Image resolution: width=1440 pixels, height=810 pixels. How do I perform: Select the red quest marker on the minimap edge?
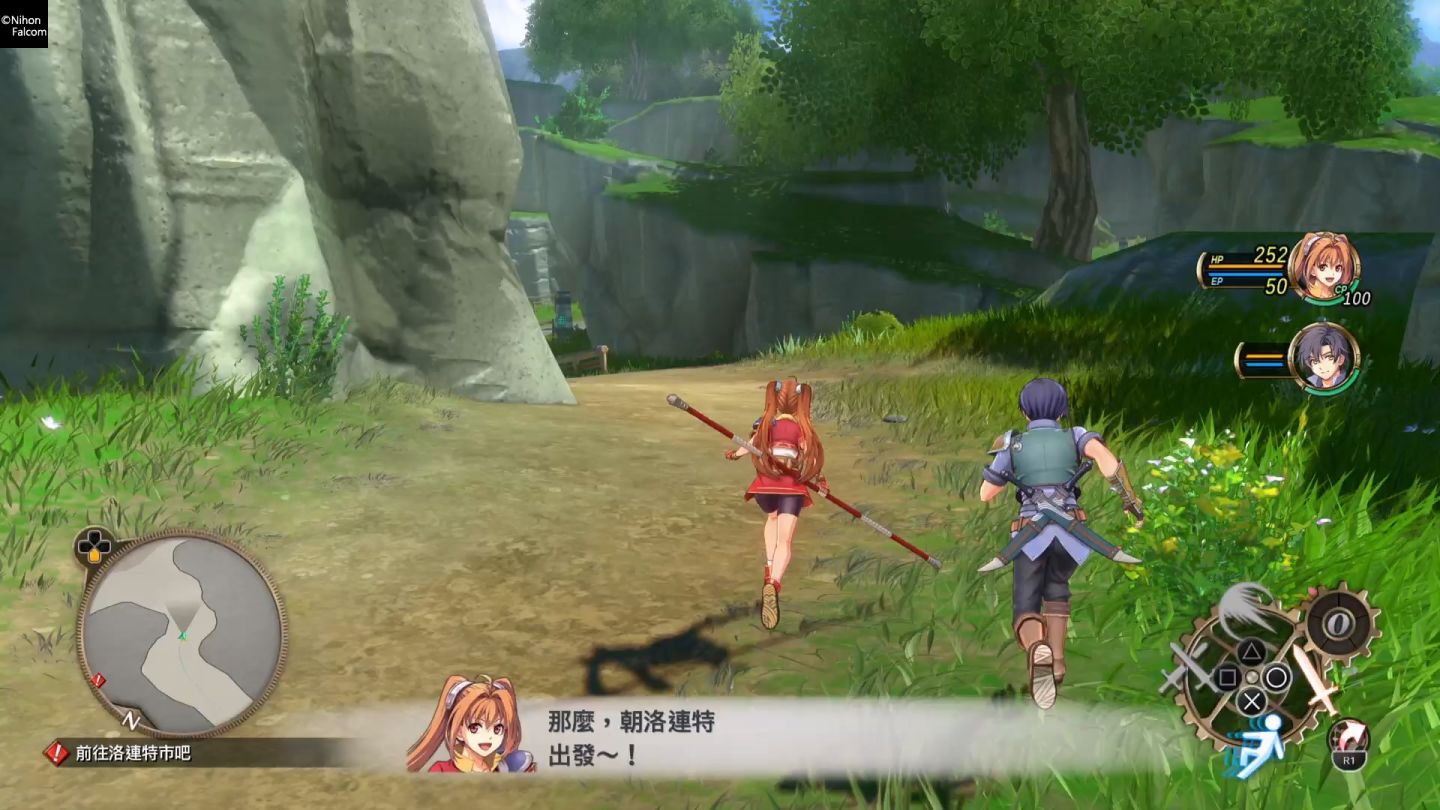click(97, 681)
